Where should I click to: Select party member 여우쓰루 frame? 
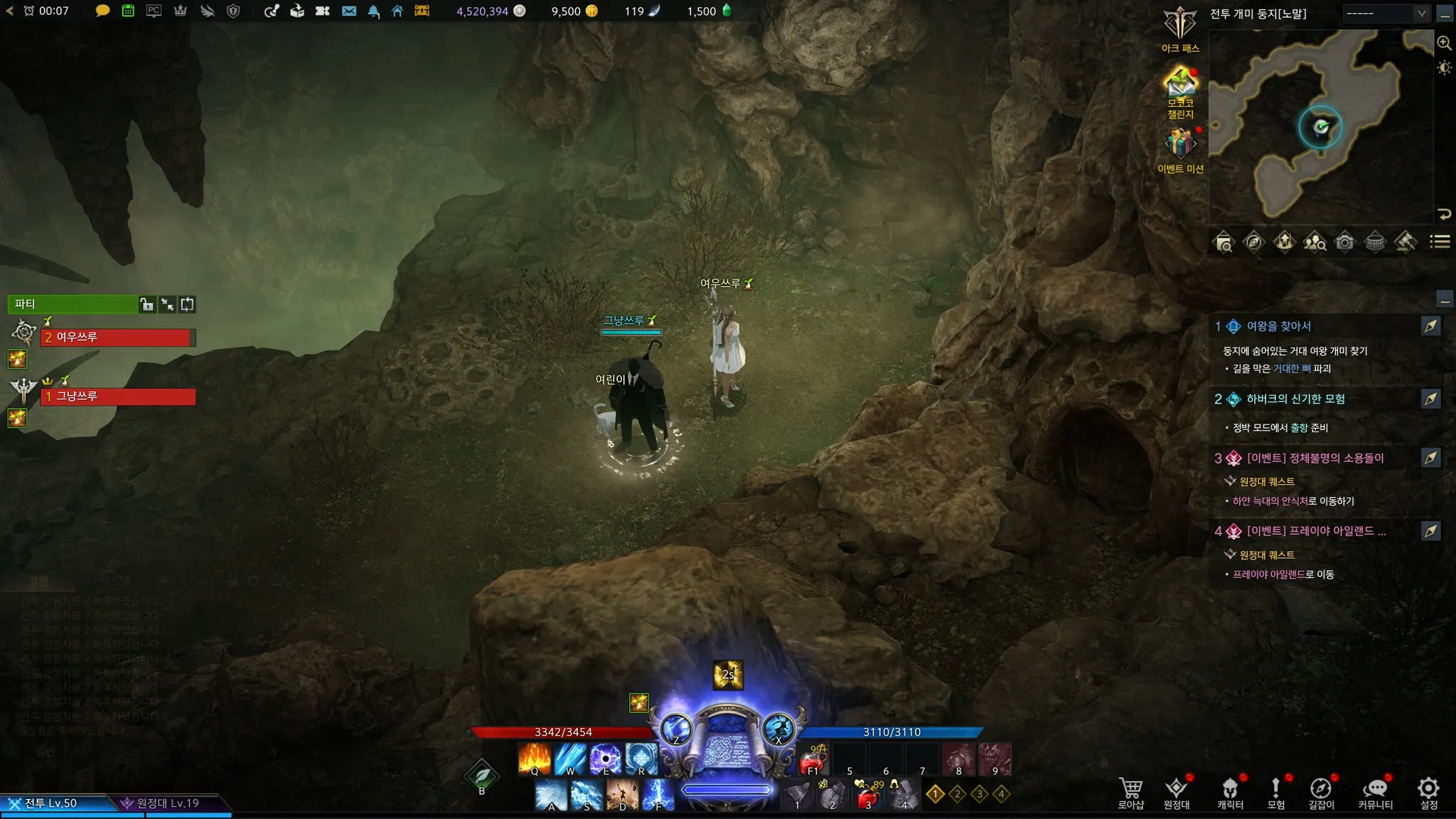click(117, 337)
